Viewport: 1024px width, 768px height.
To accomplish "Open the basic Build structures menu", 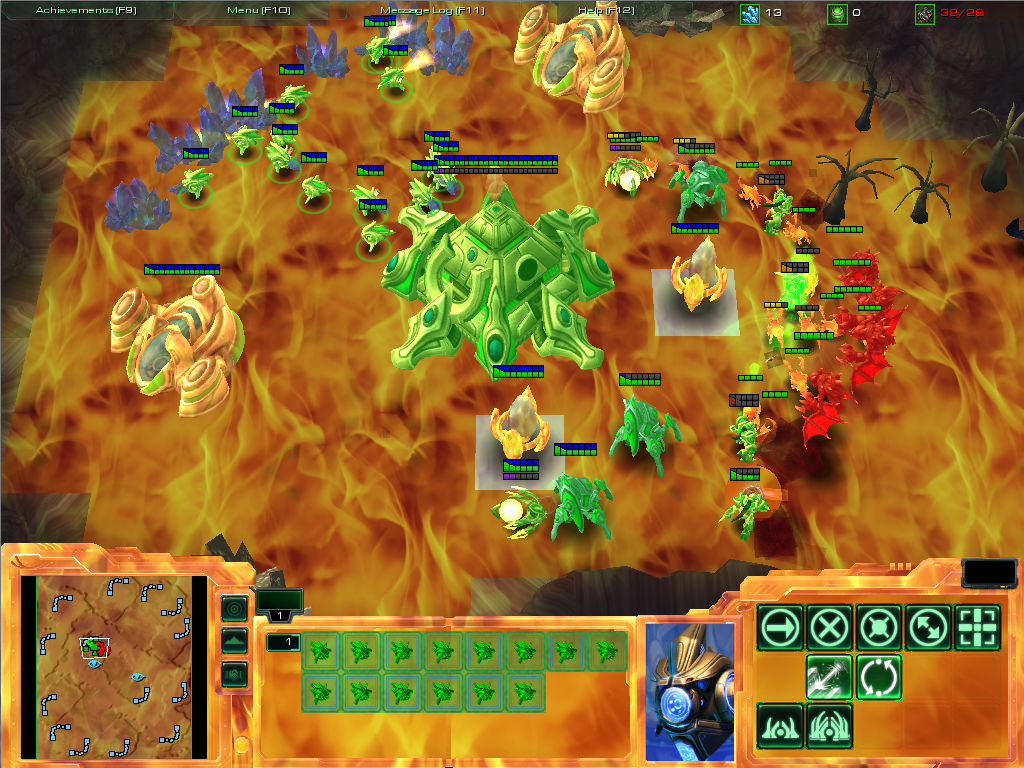I will tap(781, 726).
